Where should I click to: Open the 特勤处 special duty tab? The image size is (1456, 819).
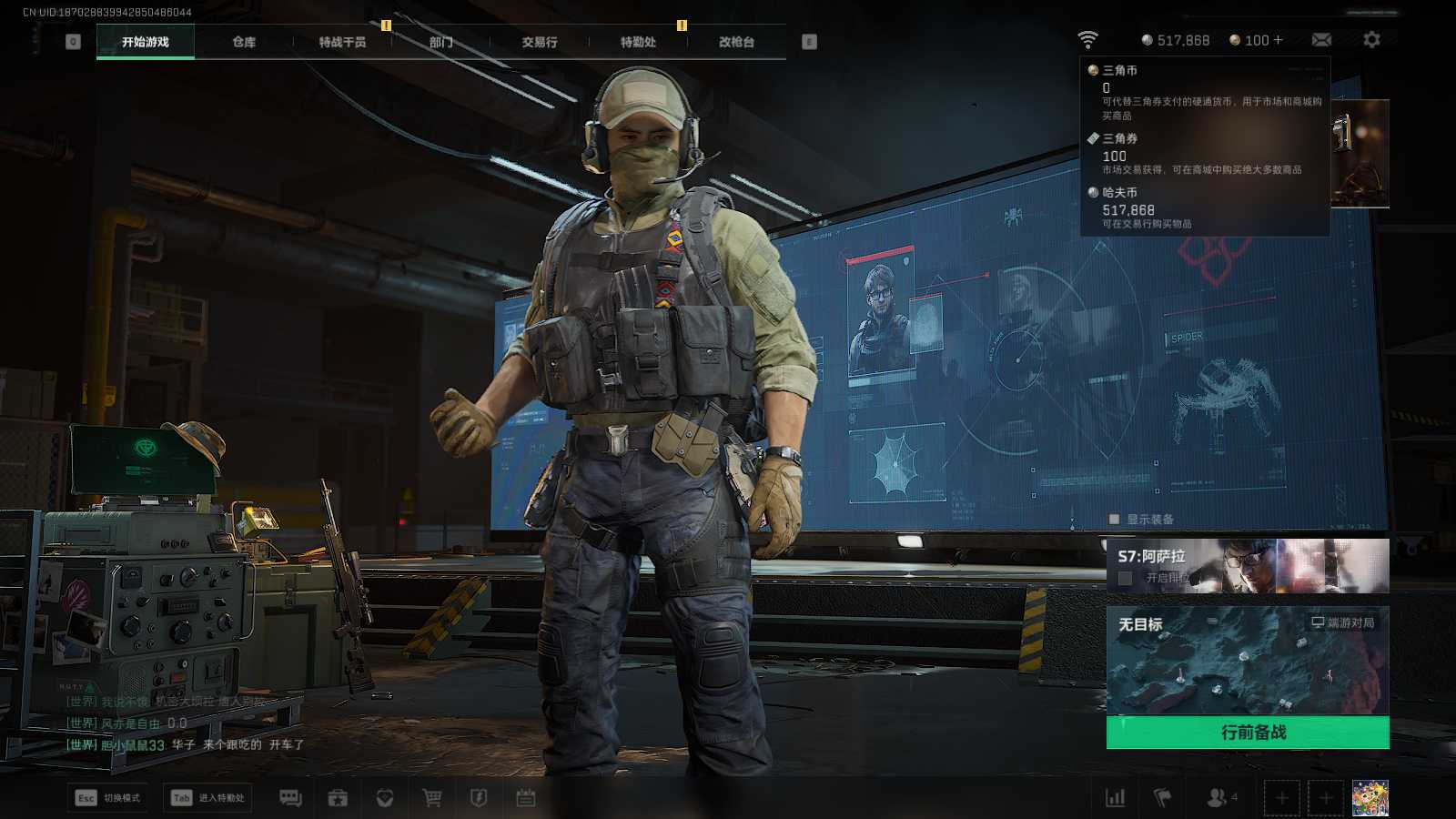pos(638,42)
